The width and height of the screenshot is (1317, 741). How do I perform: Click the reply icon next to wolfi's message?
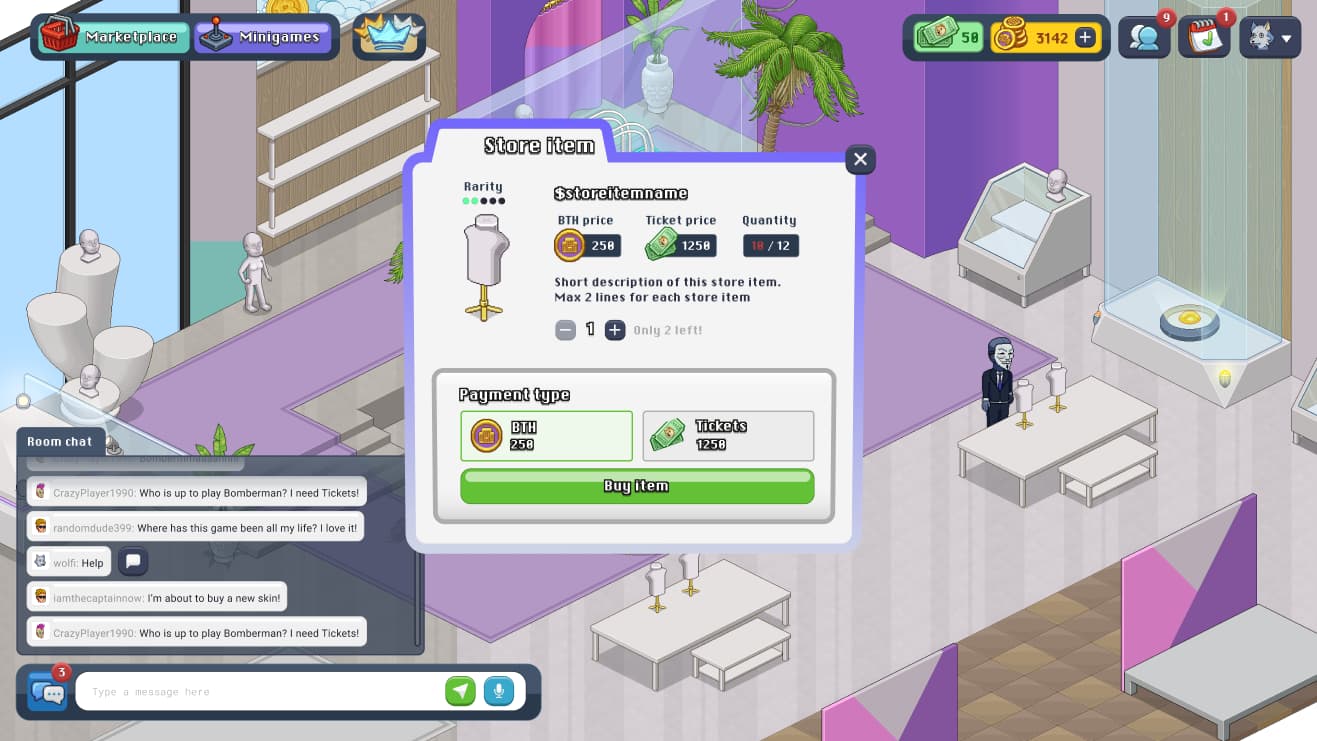click(x=132, y=562)
